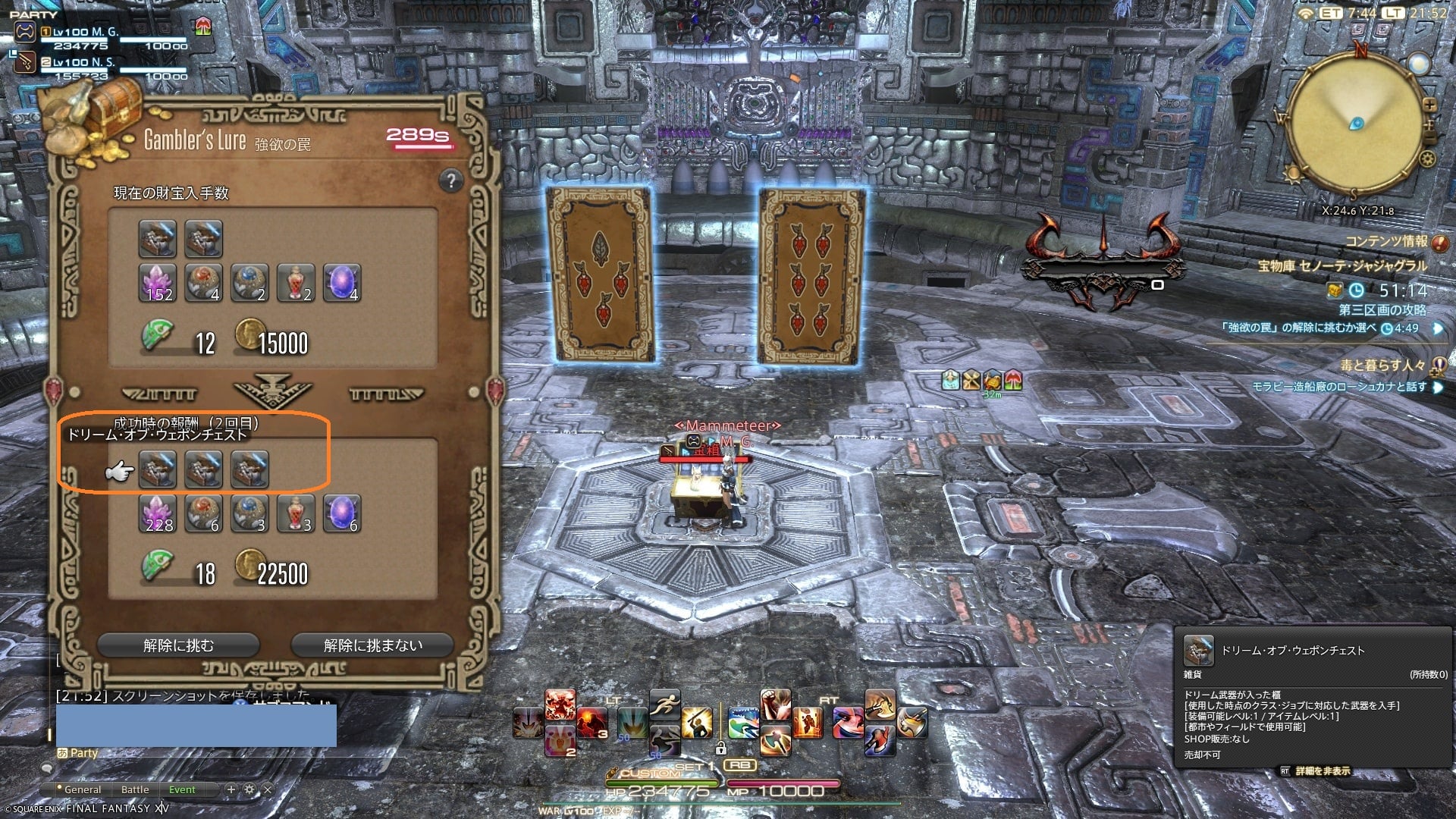Activate the clenched fist ability icon
Viewport: 1456px width, 819px height.
click(775, 703)
